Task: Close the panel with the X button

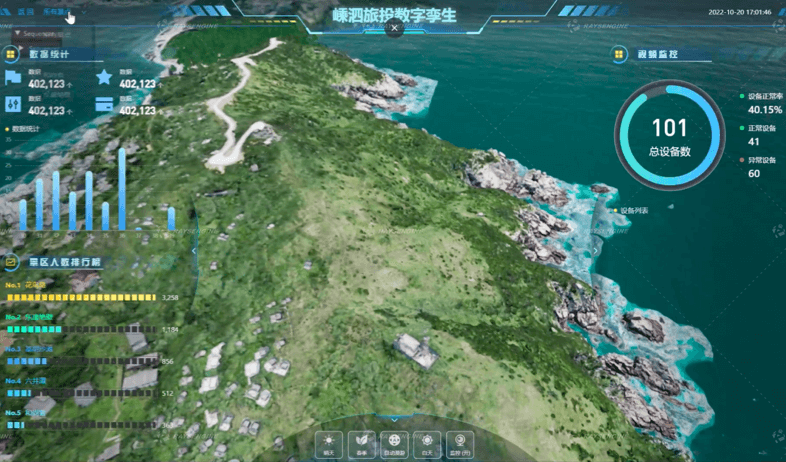Action: pos(395,29)
